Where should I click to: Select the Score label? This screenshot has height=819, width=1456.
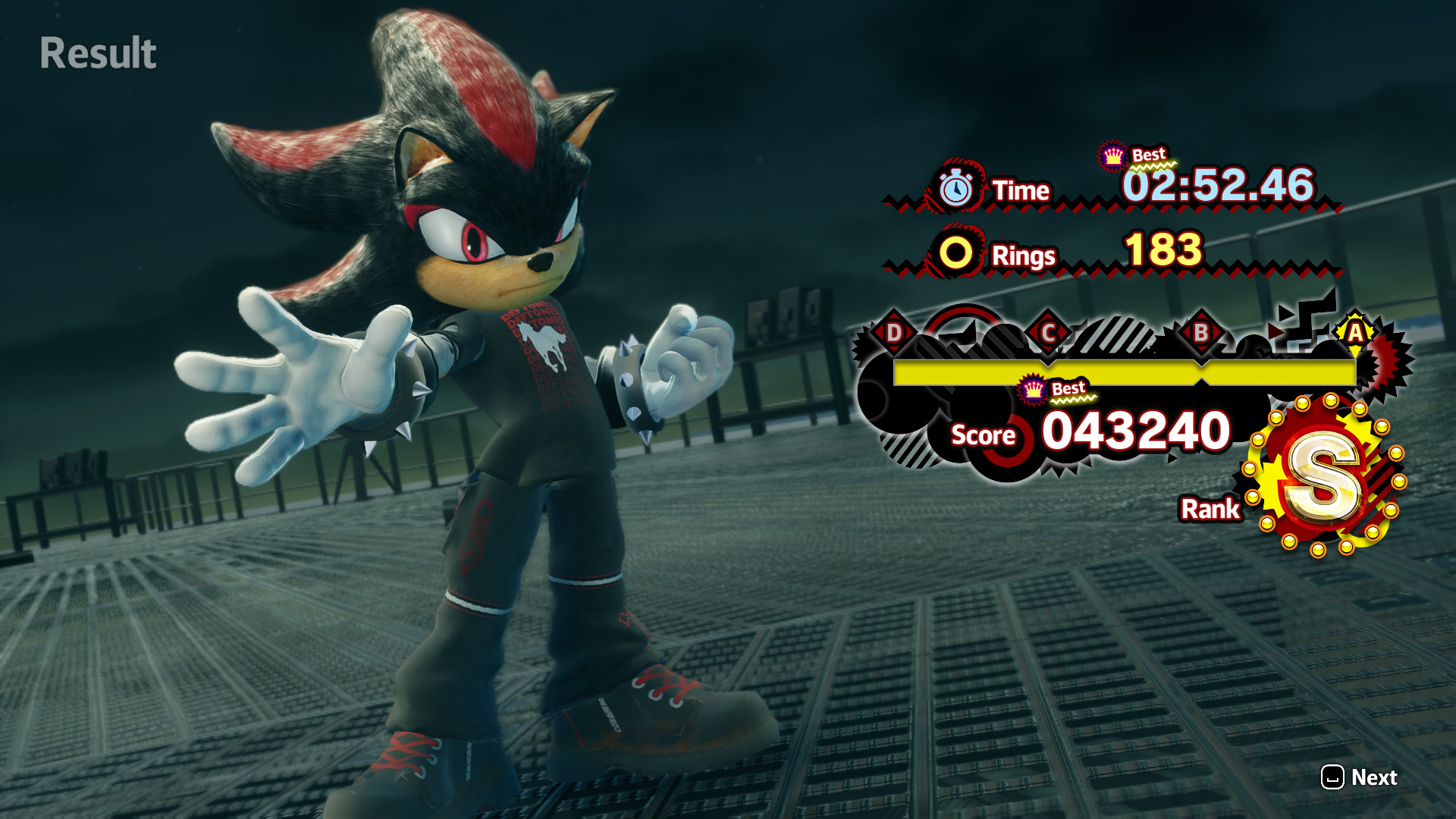(x=982, y=435)
